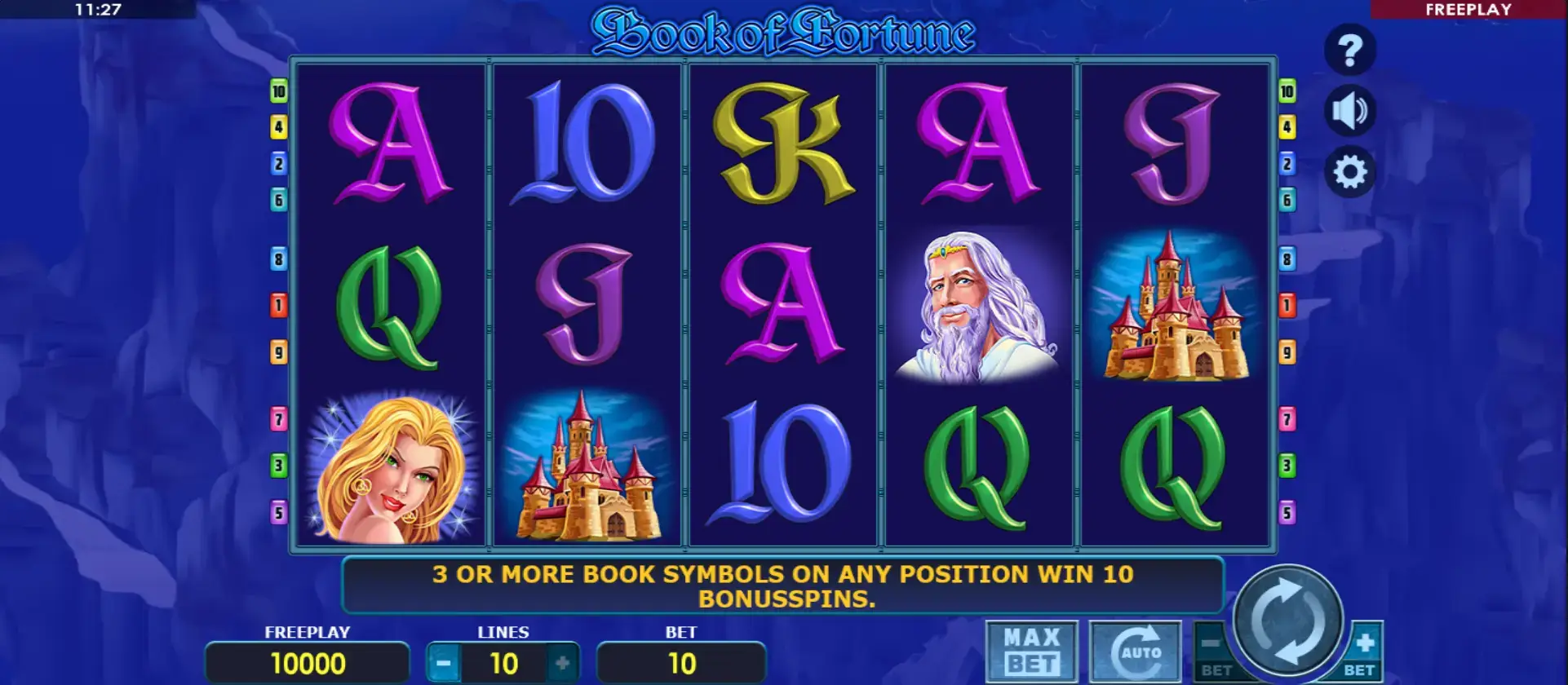Screen dimensions: 1568x685
Task: Open the game help with the question mark icon
Action: tap(1350, 48)
